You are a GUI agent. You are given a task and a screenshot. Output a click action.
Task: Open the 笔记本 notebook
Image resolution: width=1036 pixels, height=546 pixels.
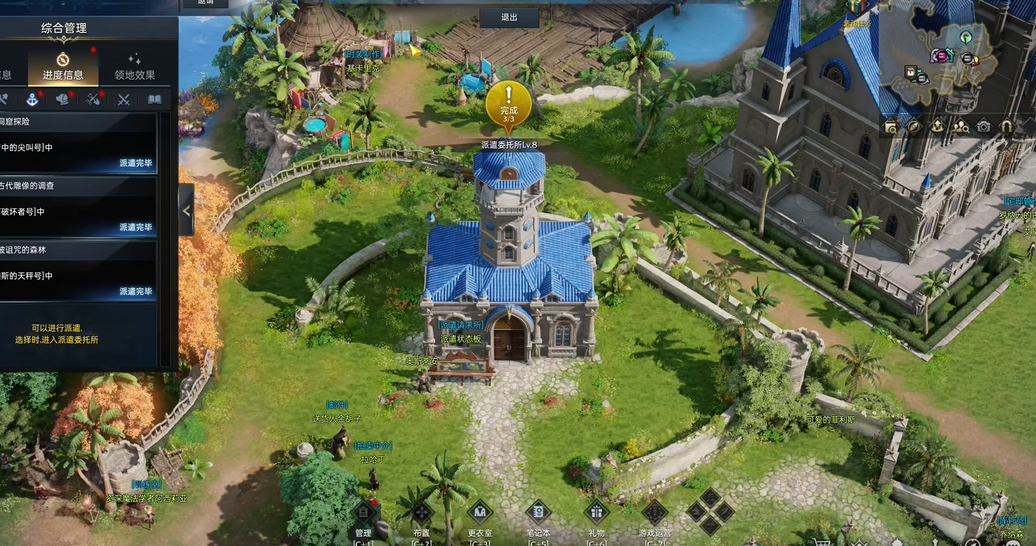coord(538,516)
